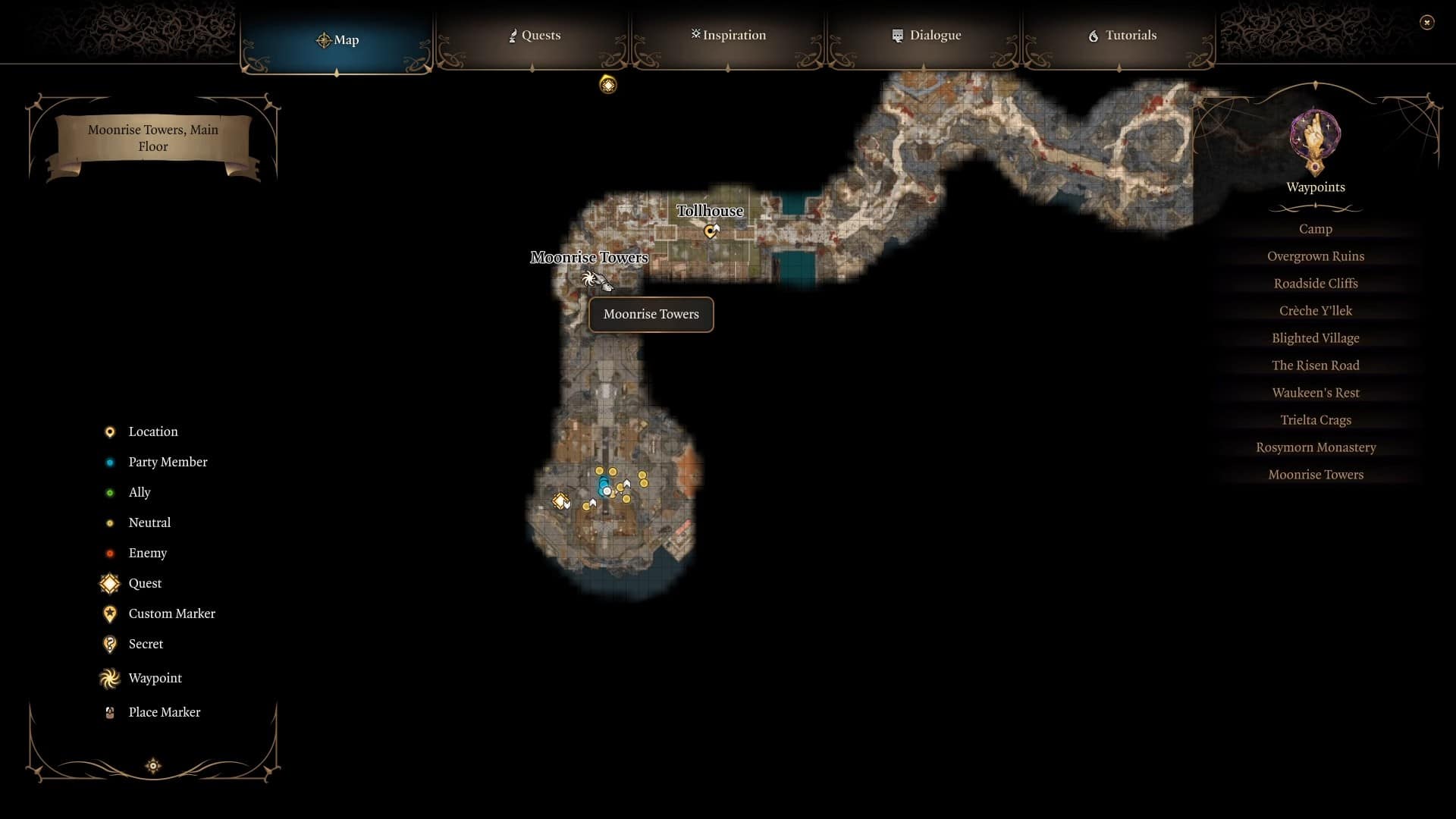Click the Tollhouse location marker on the map
The width and height of the screenshot is (1456, 819).
coord(711,231)
